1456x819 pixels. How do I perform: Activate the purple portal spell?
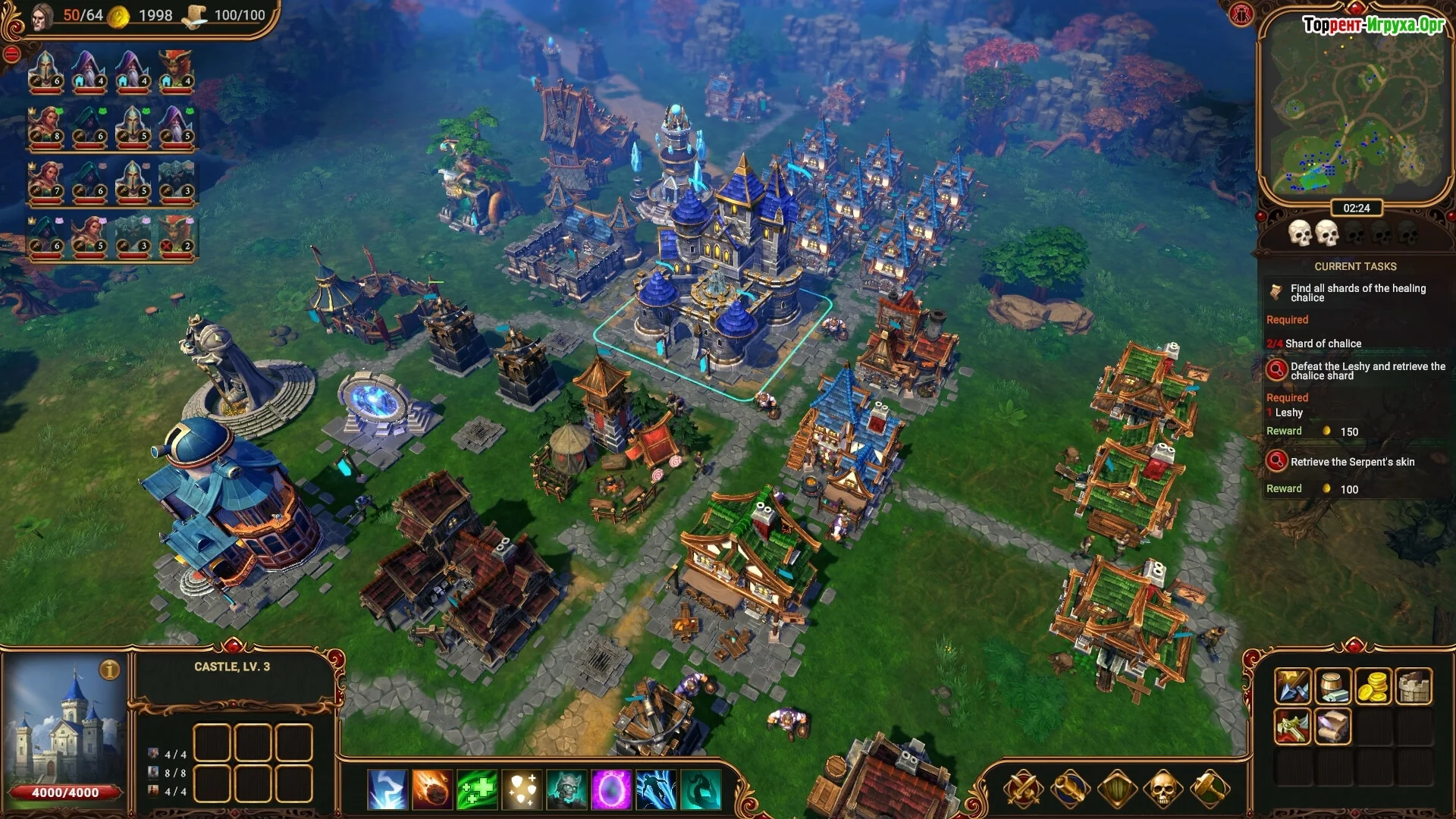pos(611,789)
